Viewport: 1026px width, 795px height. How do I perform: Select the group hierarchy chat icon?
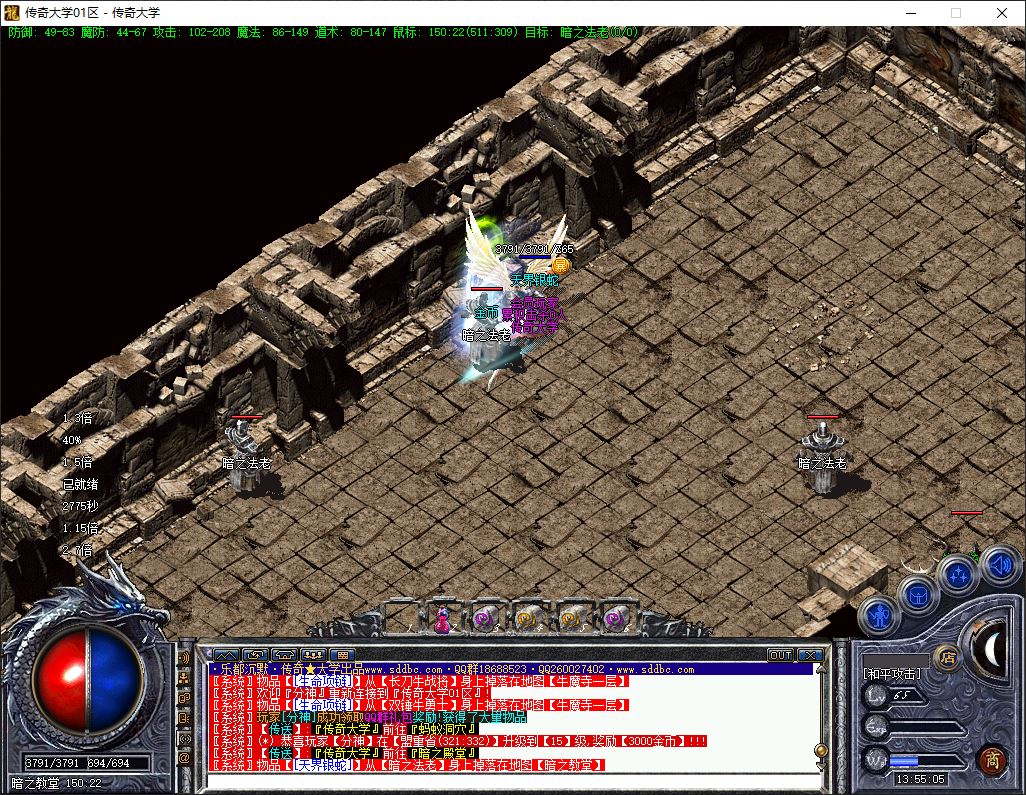184,677
